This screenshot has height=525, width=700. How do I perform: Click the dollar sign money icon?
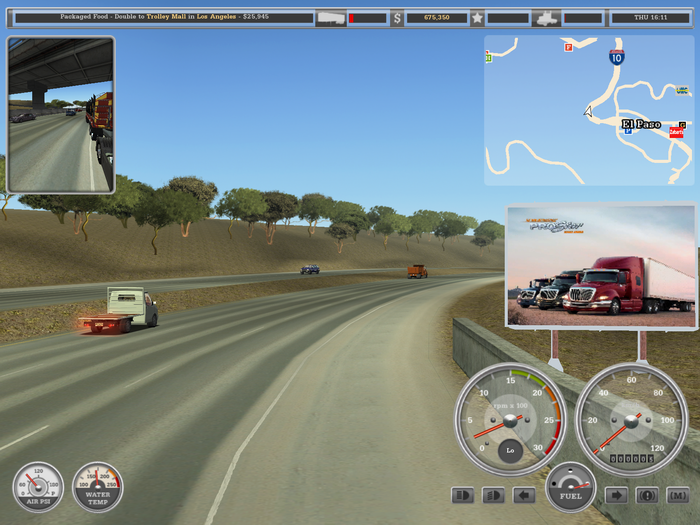397,18
